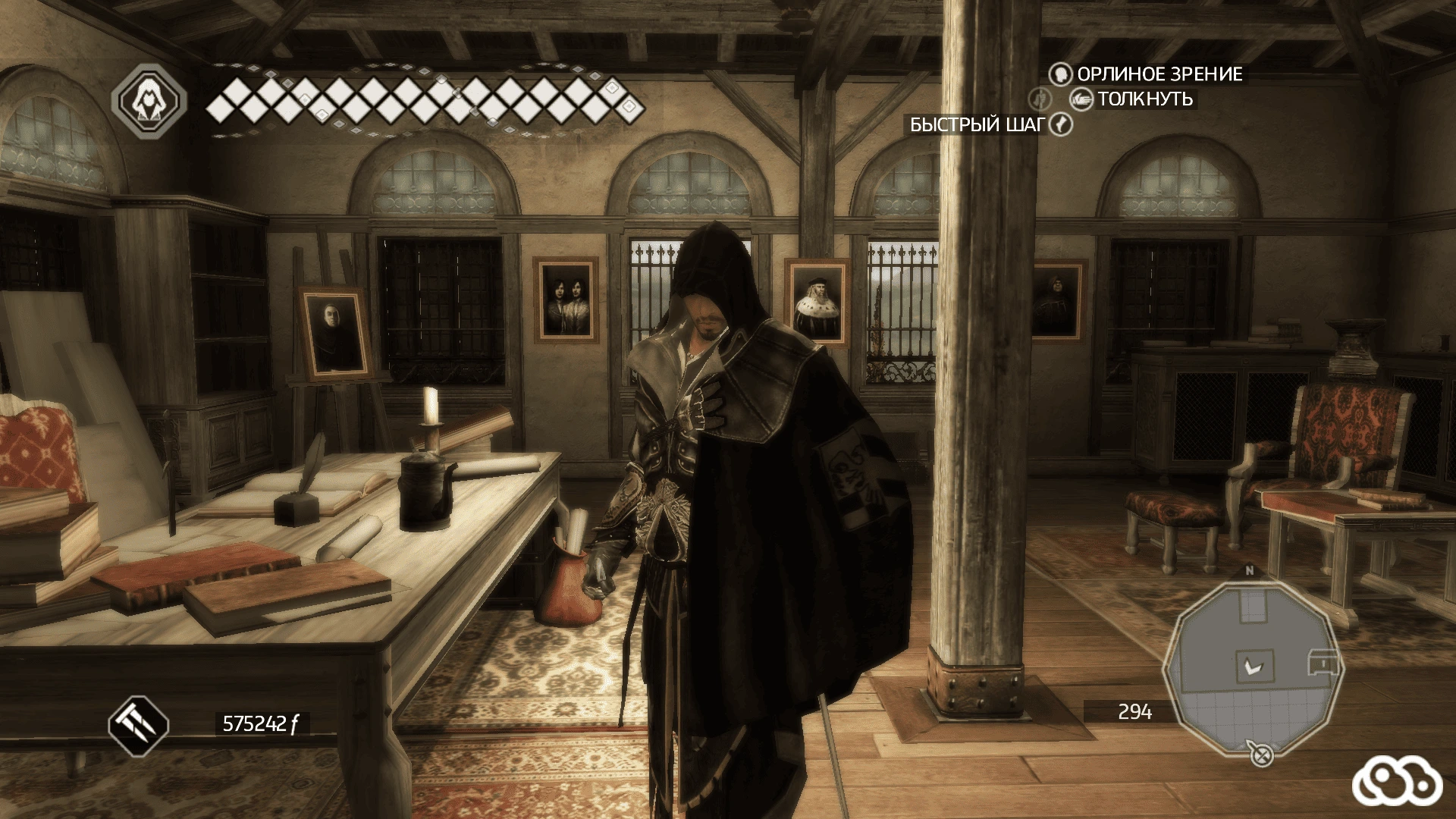Screen dimensions: 1456x819
Task: Click the faded legs icon under the prompts
Action: click(1040, 99)
